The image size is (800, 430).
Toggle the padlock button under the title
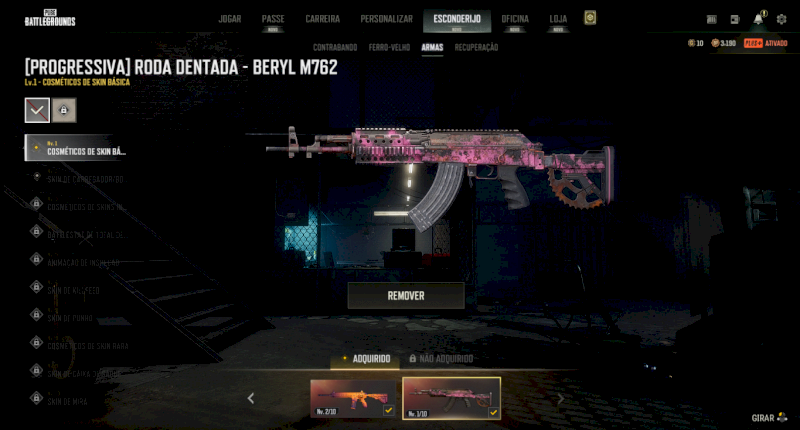(x=63, y=109)
